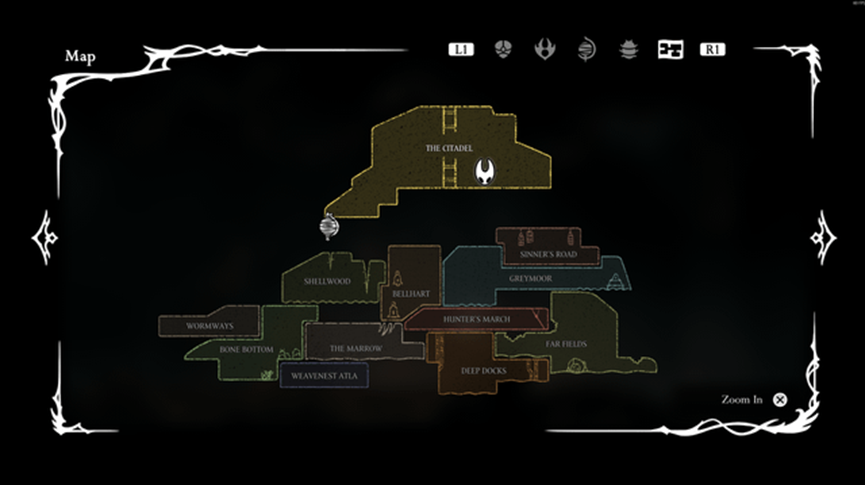Pick the Greymoor map region
This screenshot has width=865, height=485.
[x=529, y=279]
